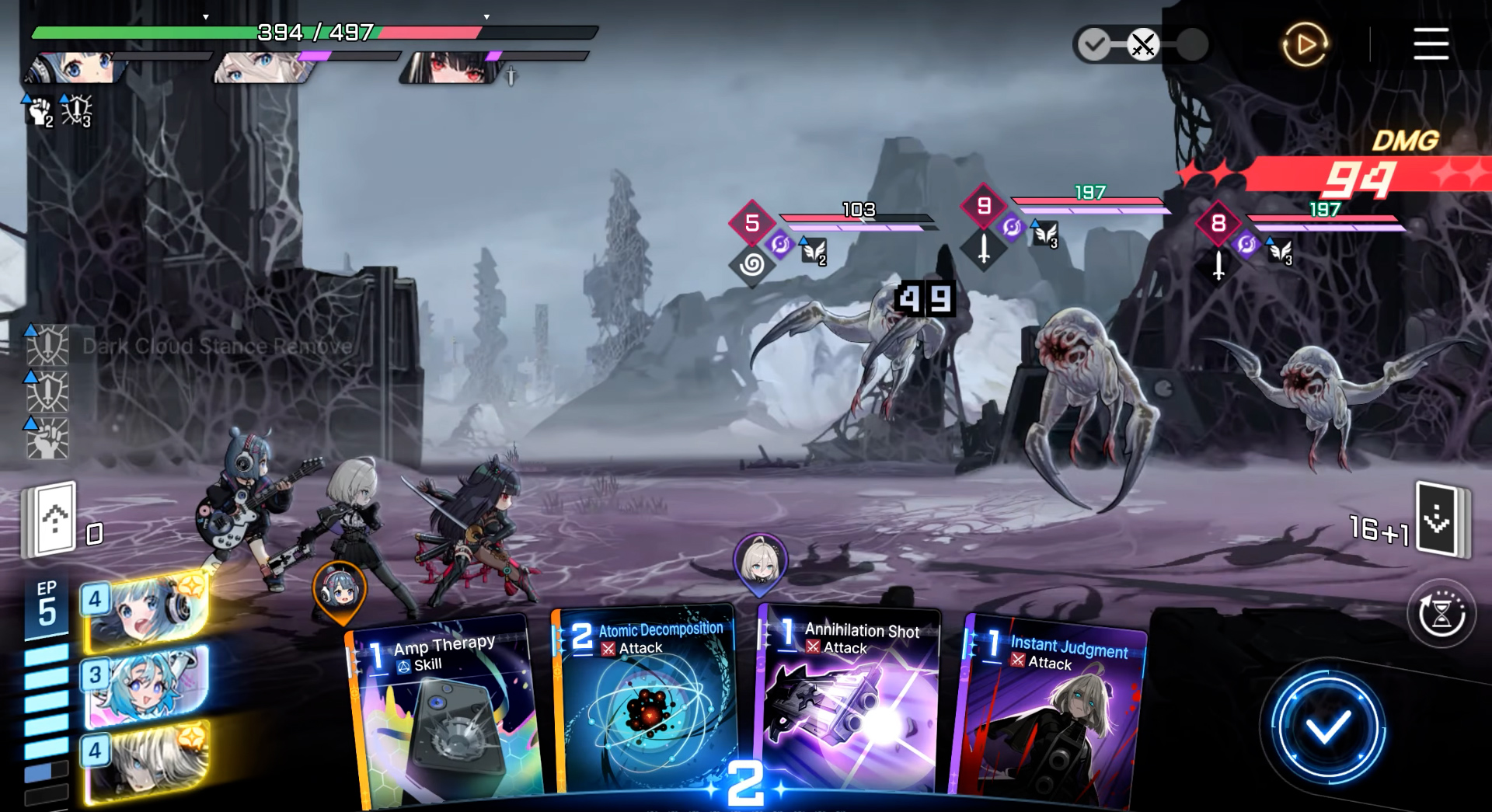
Task: Open the hamburger menu
Action: 1430,44
